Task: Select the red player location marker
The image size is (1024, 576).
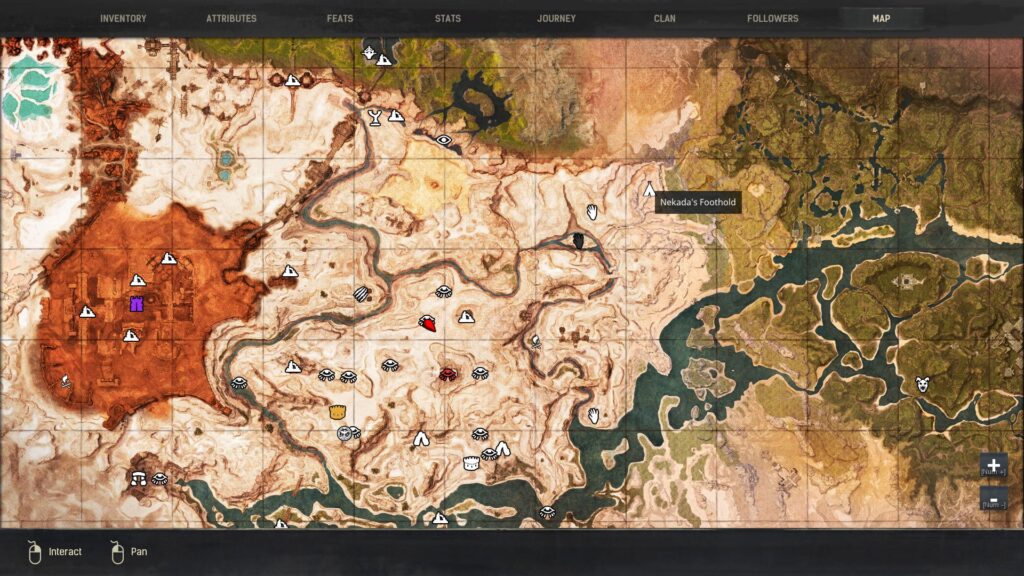Action: click(427, 323)
